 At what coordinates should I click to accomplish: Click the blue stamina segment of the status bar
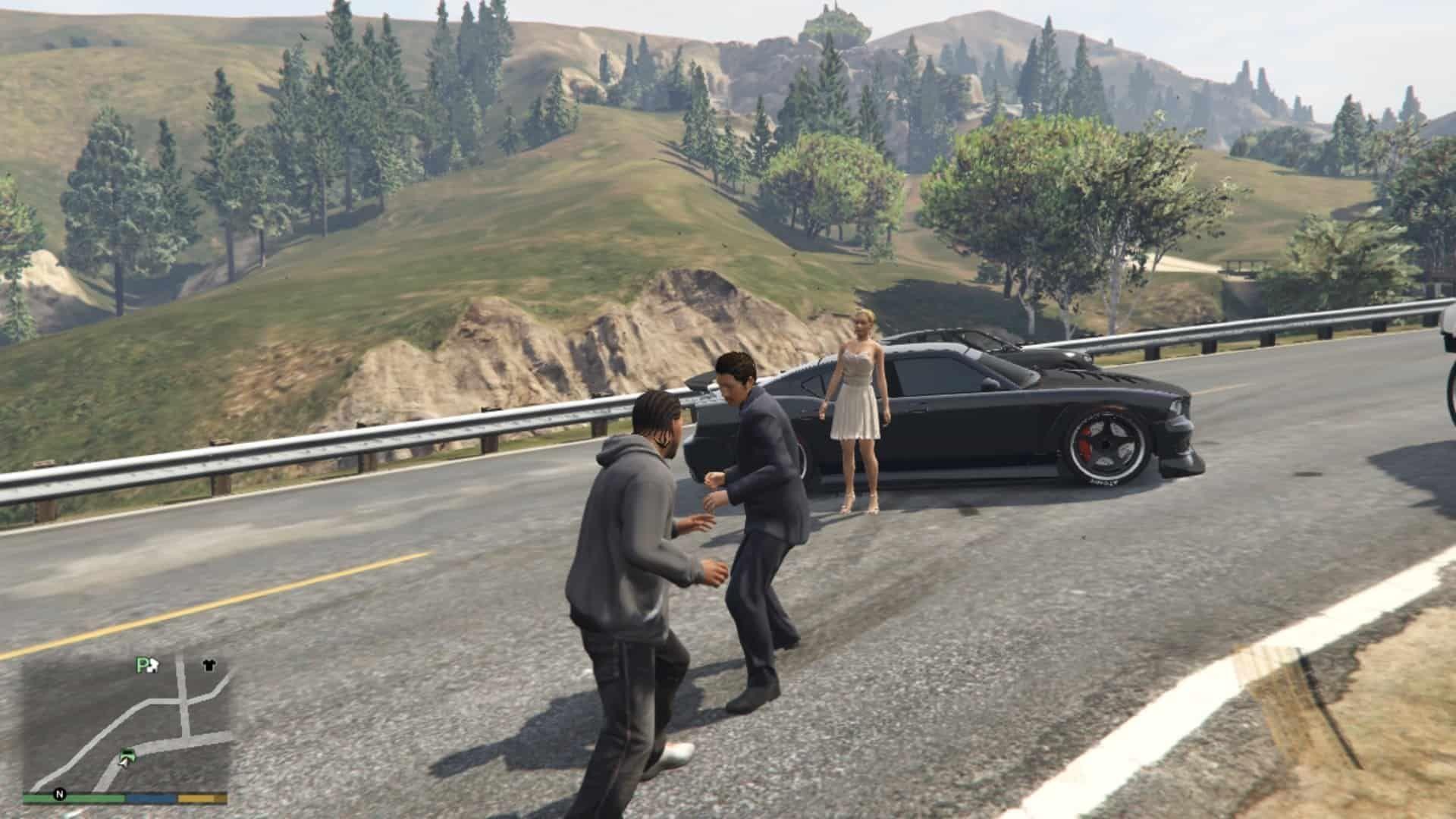pyautogui.click(x=149, y=798)
